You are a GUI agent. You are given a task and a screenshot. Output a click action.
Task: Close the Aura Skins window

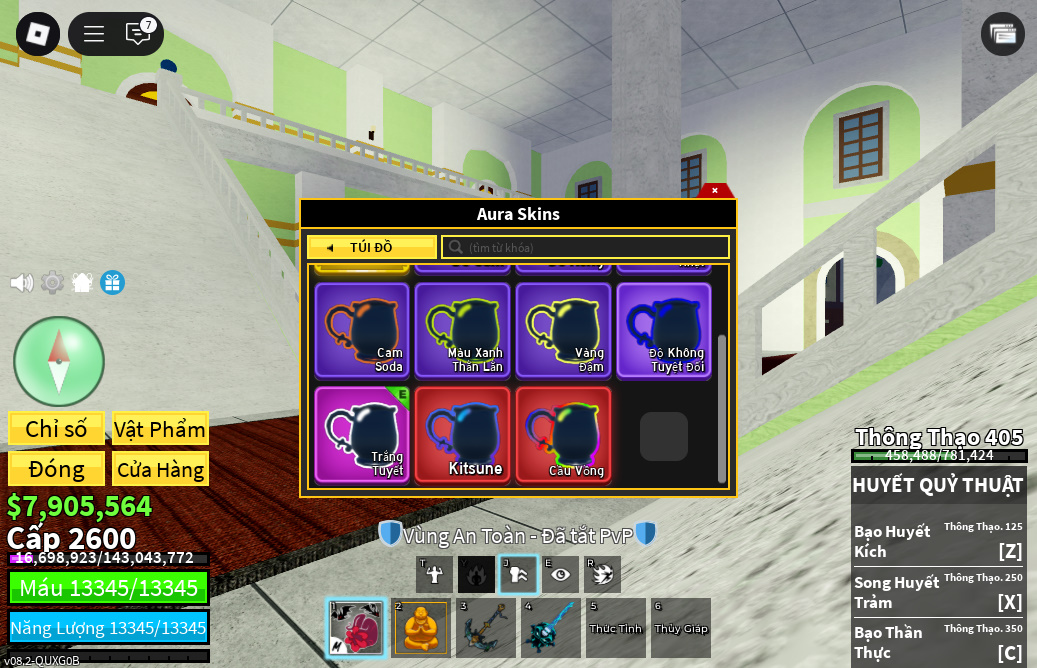click(x=715, y=190)
